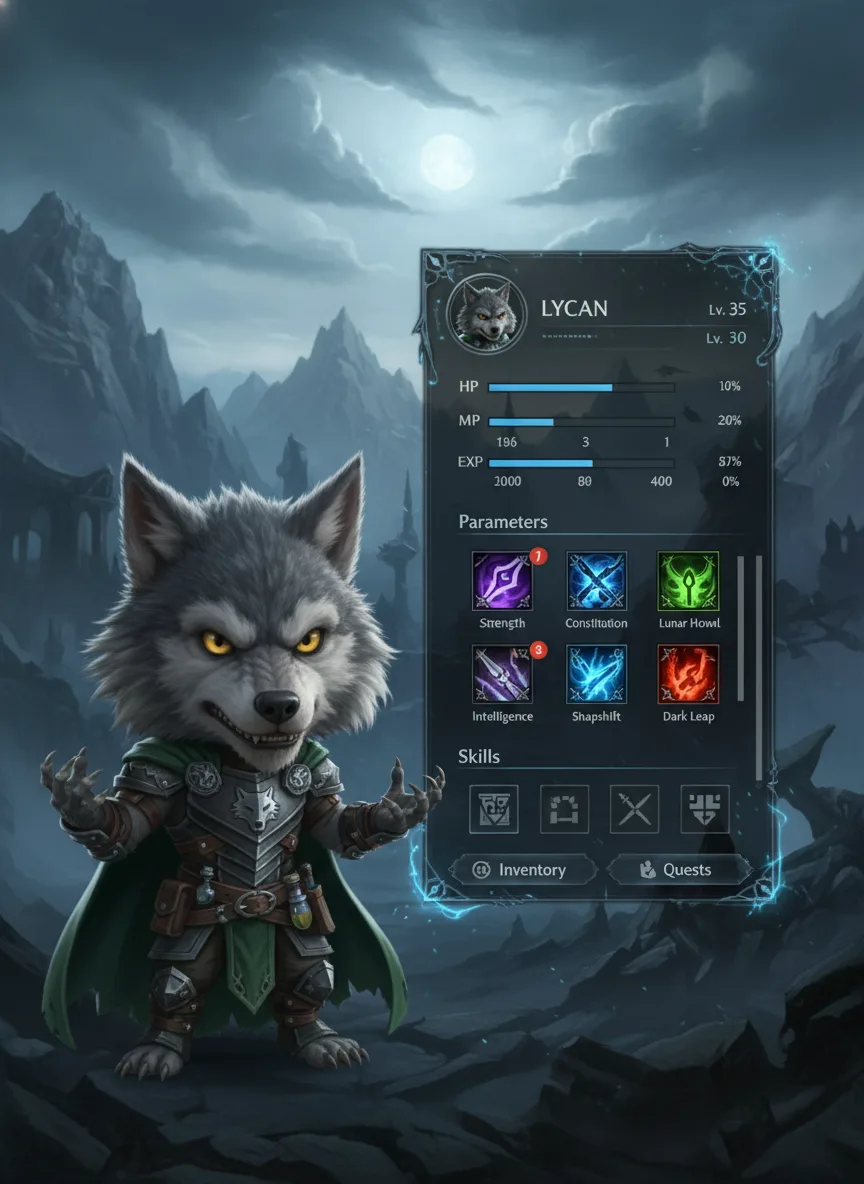Click the blue Shapshift icon
864x1184 pixels.
[597, 674]
